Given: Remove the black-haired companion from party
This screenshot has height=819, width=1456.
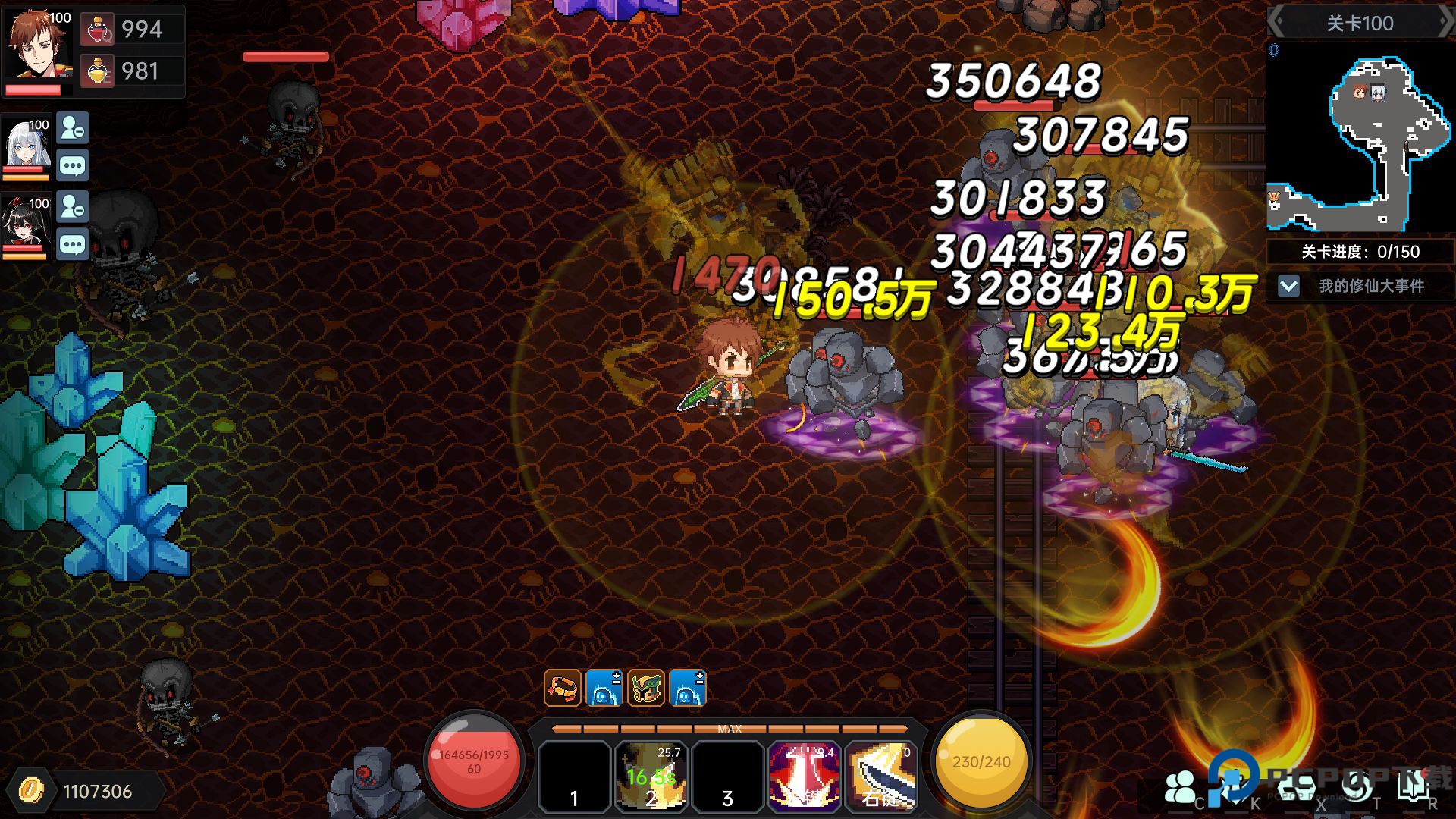Looking at the screenshot, I should coord(73,207).
